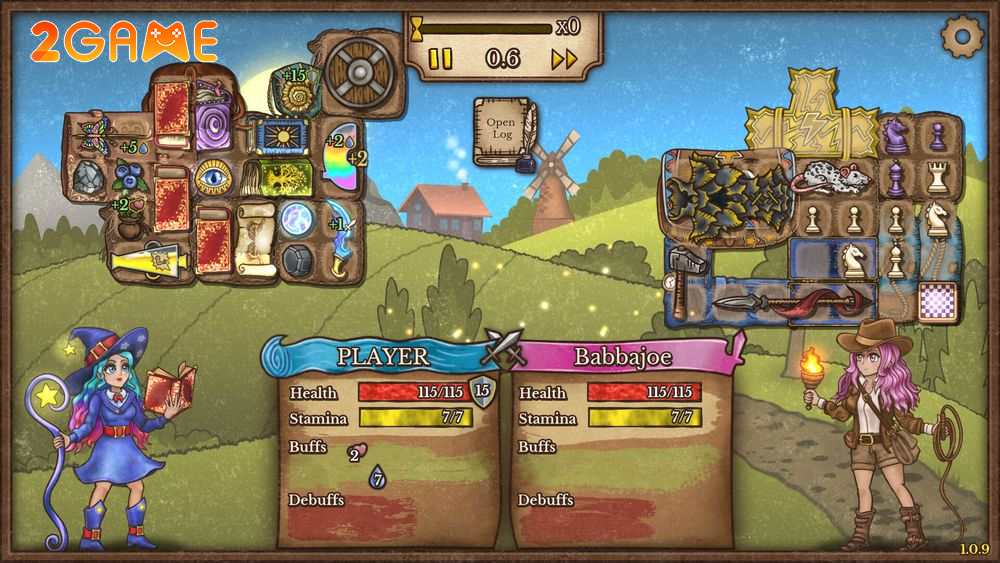Fast-forward the battle speed
This screenshot has height=563, width=1000.
pos(564,59)
